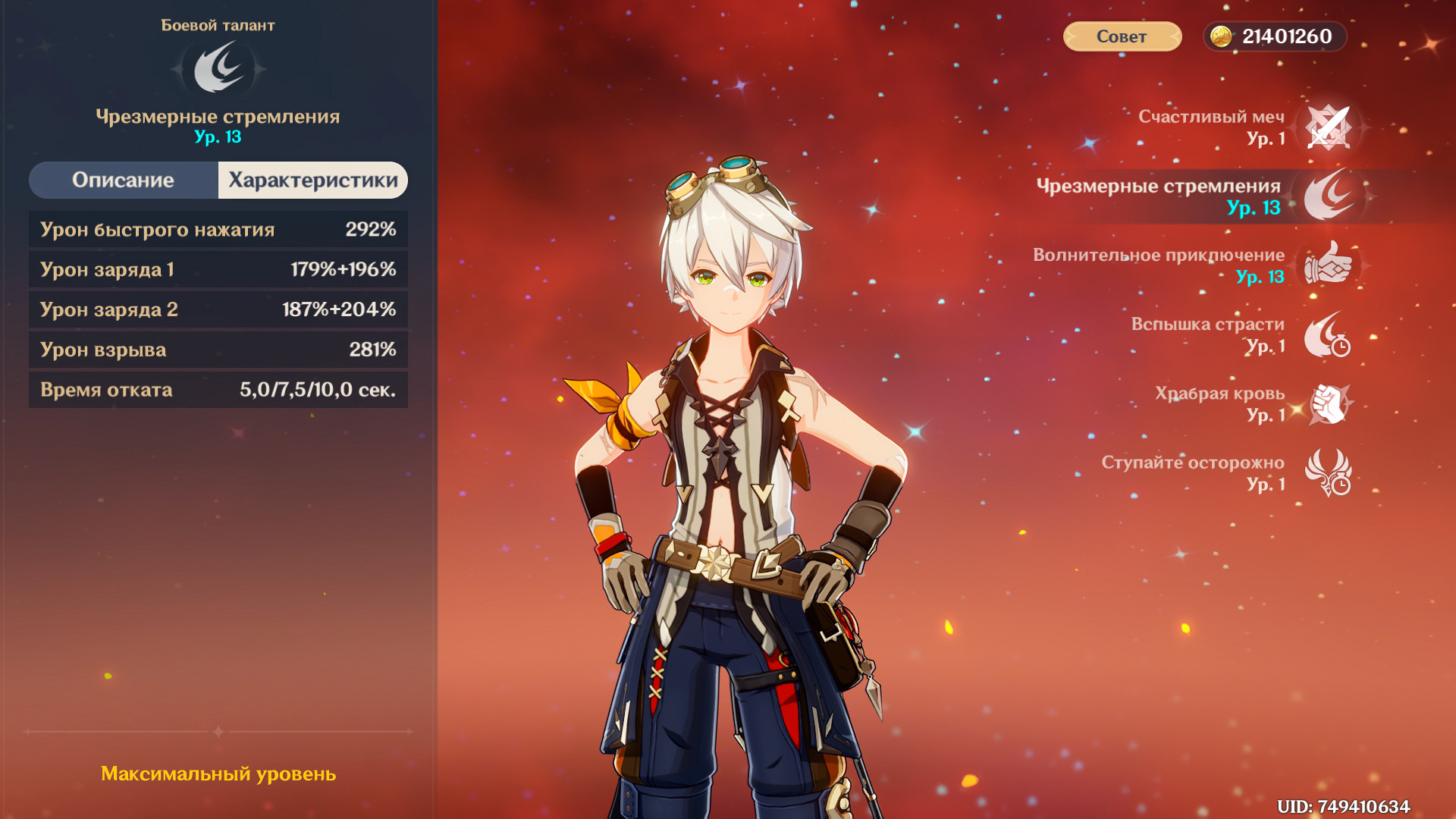1456x819 pixels.
Task: View the Храбрая кровь passive talent
Action: [x=1328, y=403]
